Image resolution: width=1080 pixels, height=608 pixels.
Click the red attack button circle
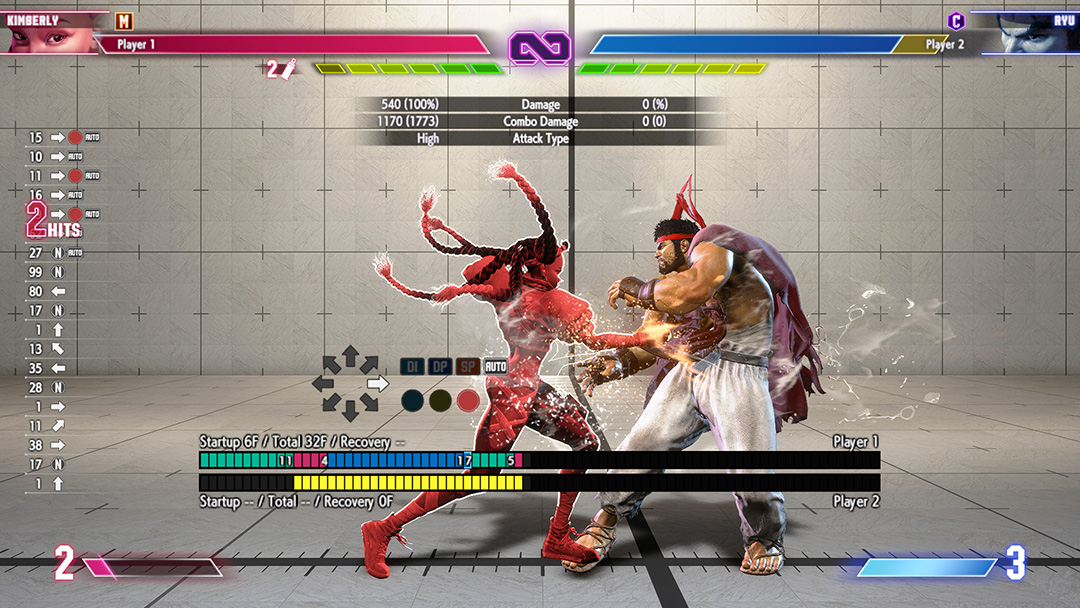click(x=468, y=401)
